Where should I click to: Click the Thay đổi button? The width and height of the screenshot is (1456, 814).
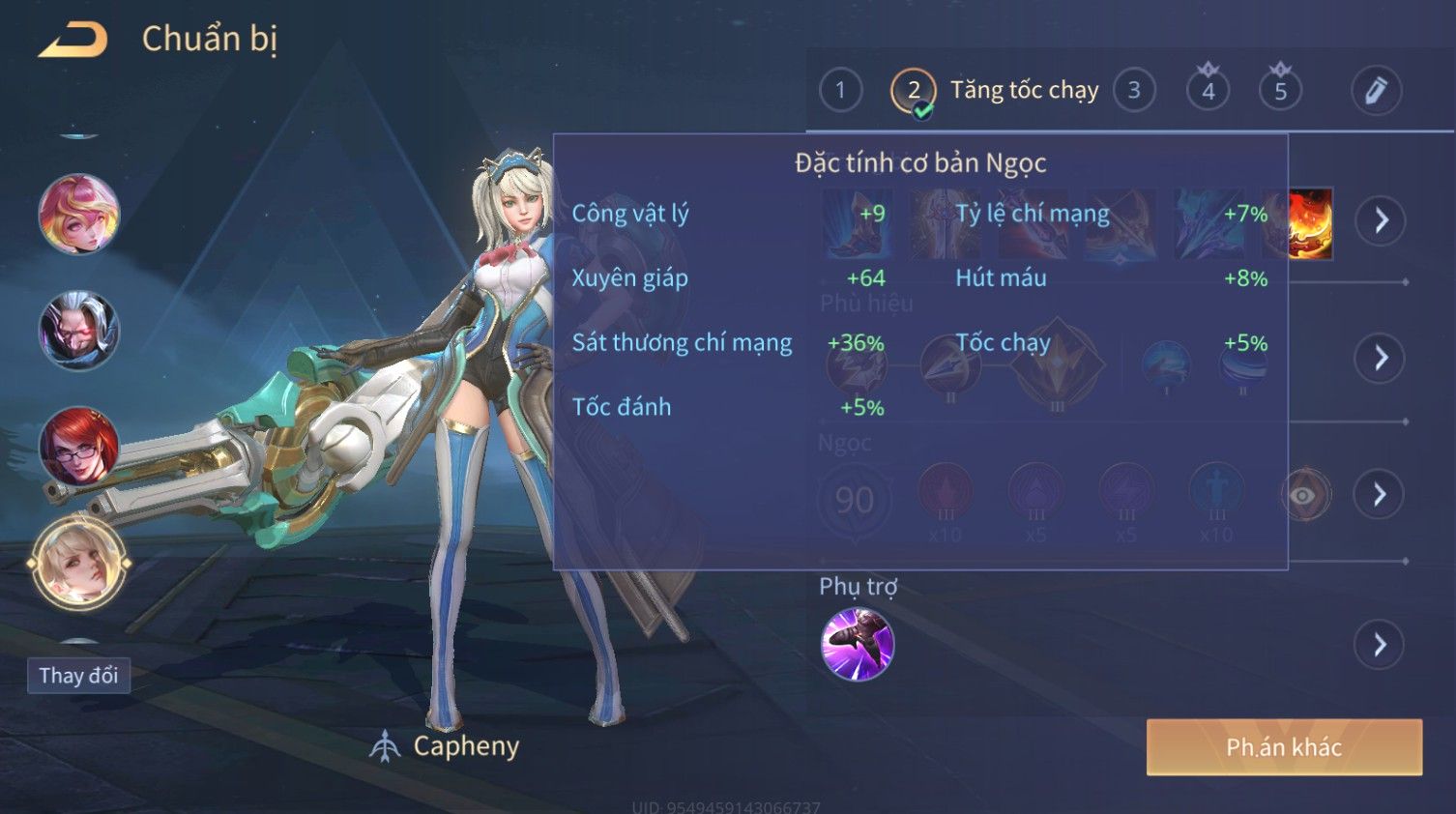click(78, 676)
